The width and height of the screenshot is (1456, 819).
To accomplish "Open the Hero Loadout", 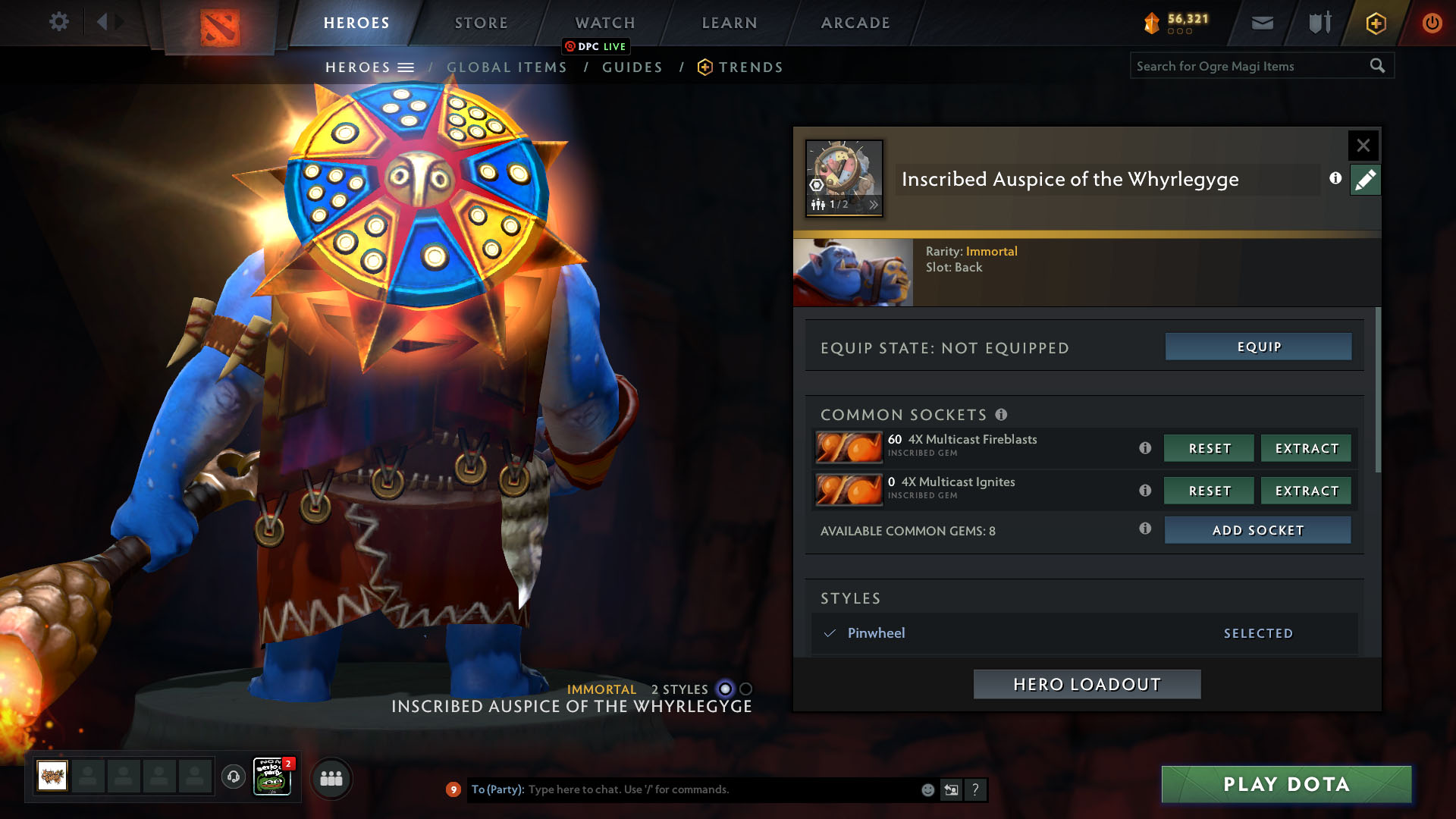I will point(1087,684).
